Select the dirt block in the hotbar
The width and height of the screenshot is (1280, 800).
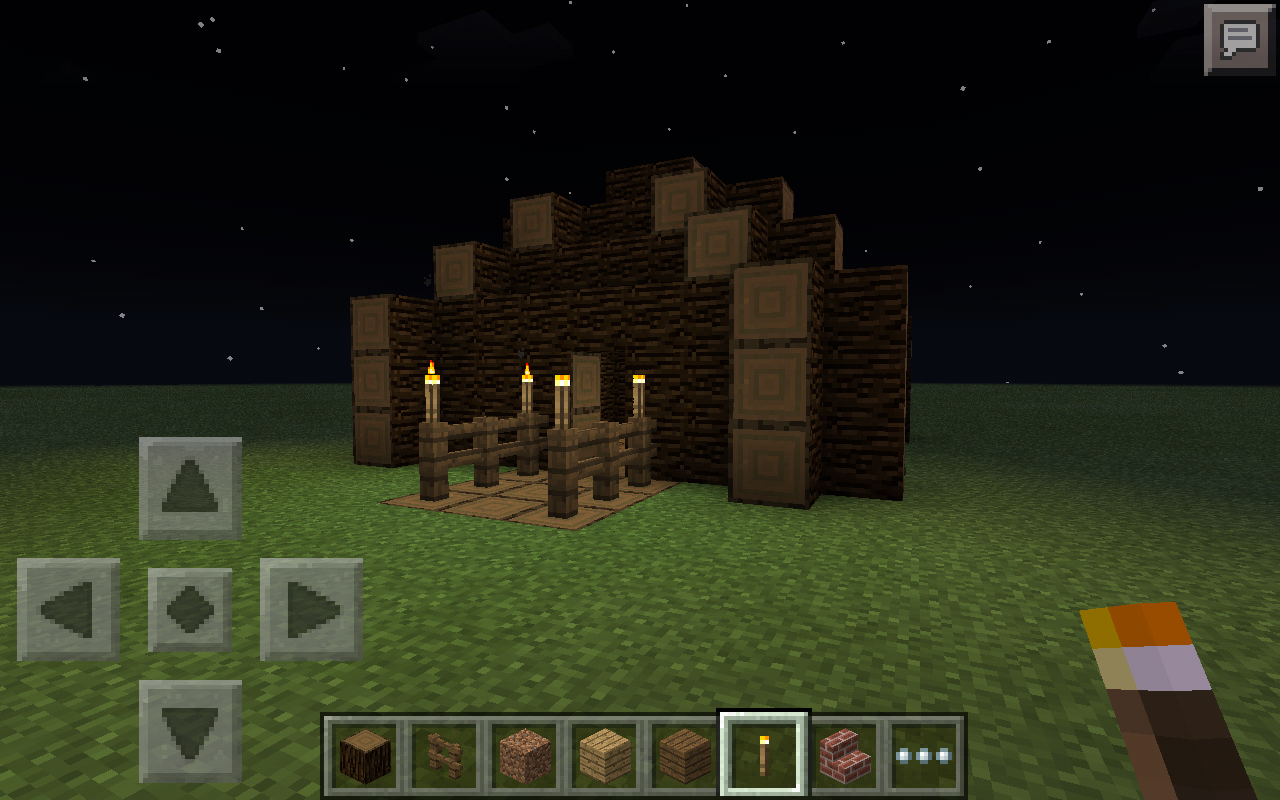521,756
